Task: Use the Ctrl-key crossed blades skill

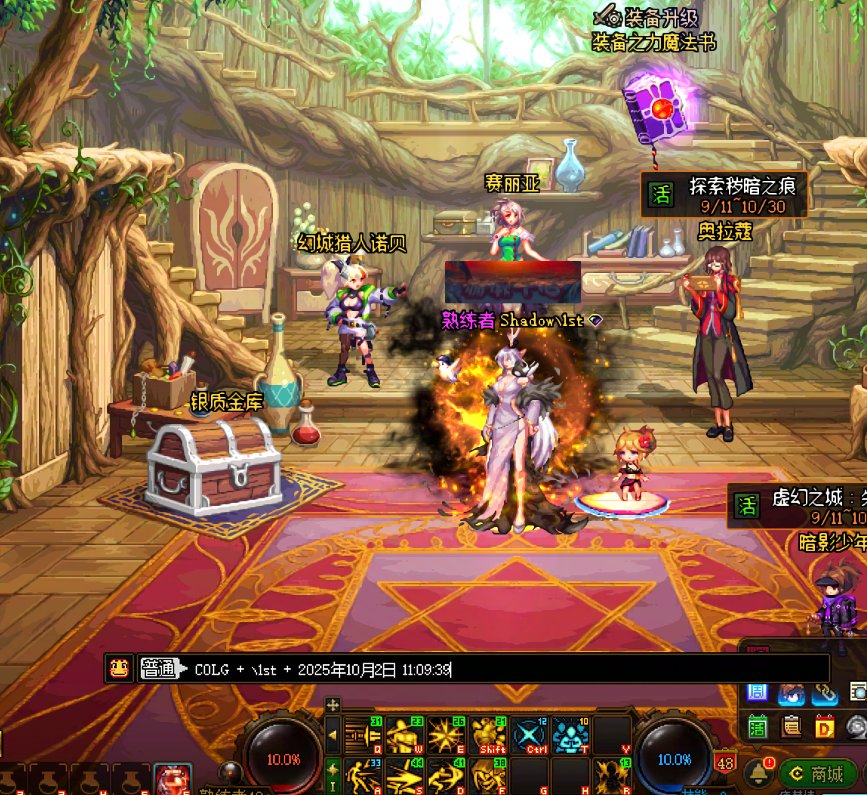Action: pos(529,735)
